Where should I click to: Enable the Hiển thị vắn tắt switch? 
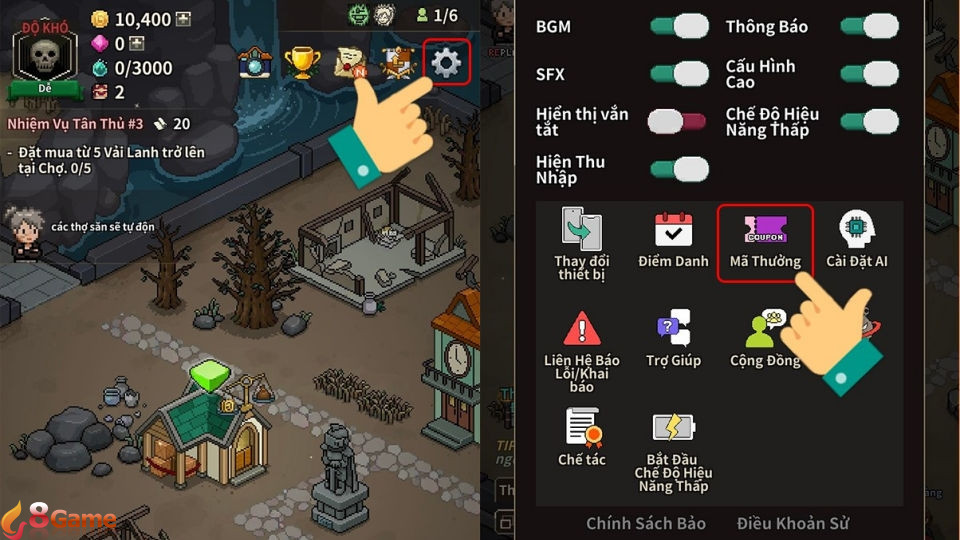[x=679, y=122]
